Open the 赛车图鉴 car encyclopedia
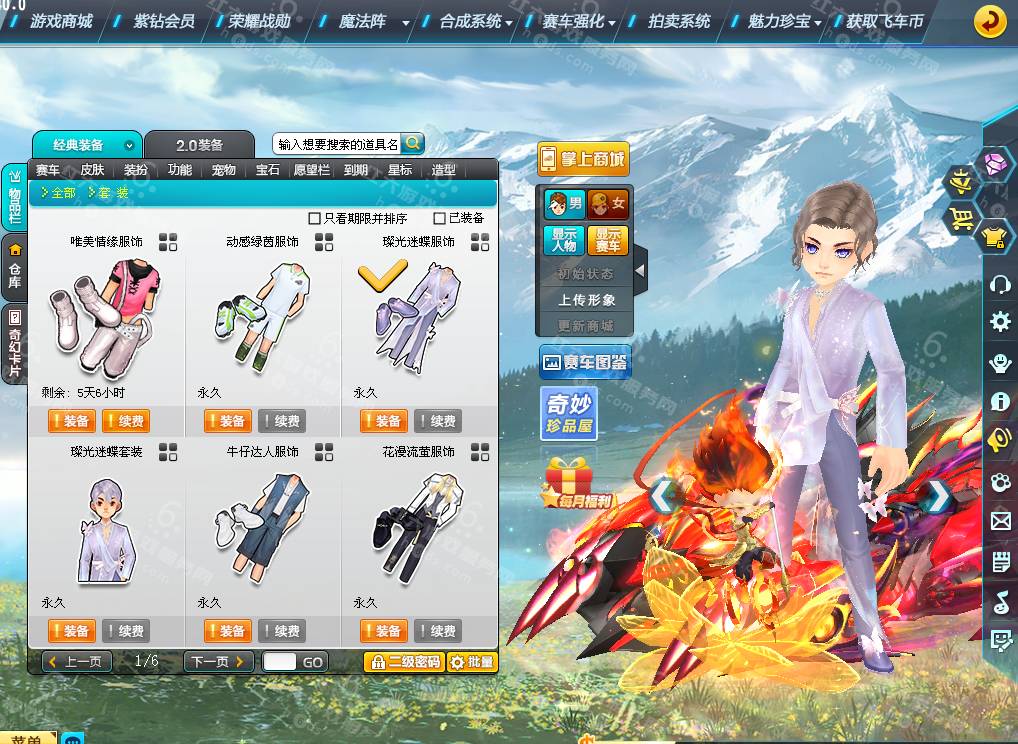Viewport: 1018px width, 744px height. point(585,362)
